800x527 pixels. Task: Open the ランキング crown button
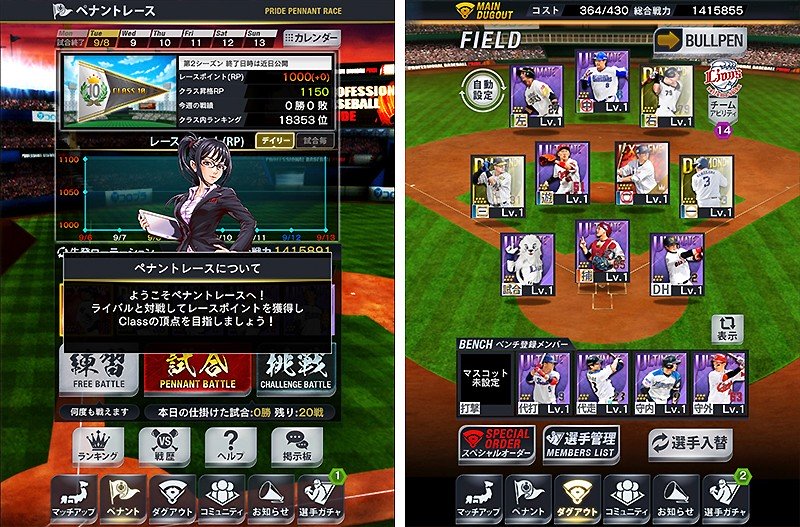(x=97, y=447)
